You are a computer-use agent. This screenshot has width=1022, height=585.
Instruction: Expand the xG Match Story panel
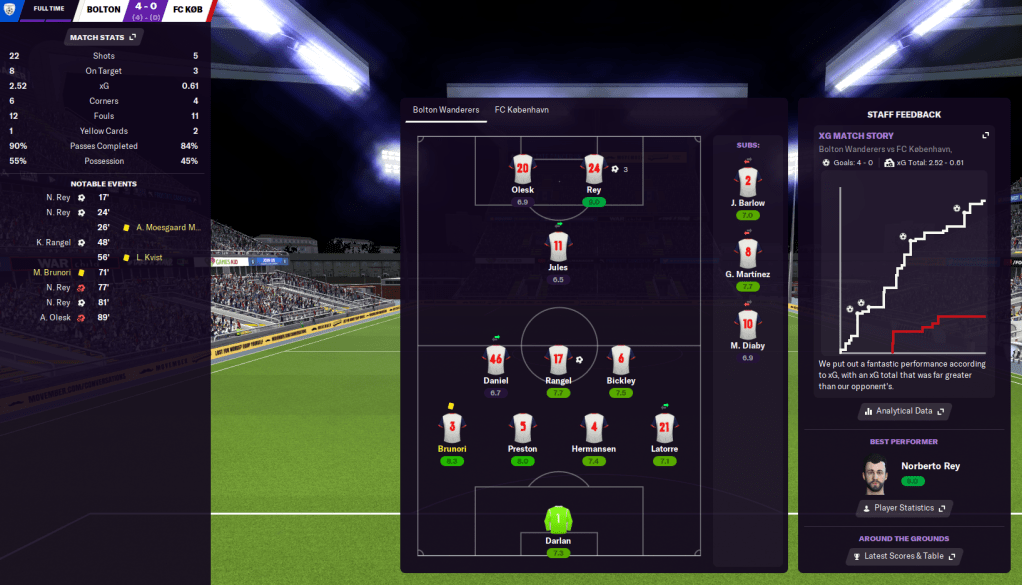click(985, 136)
